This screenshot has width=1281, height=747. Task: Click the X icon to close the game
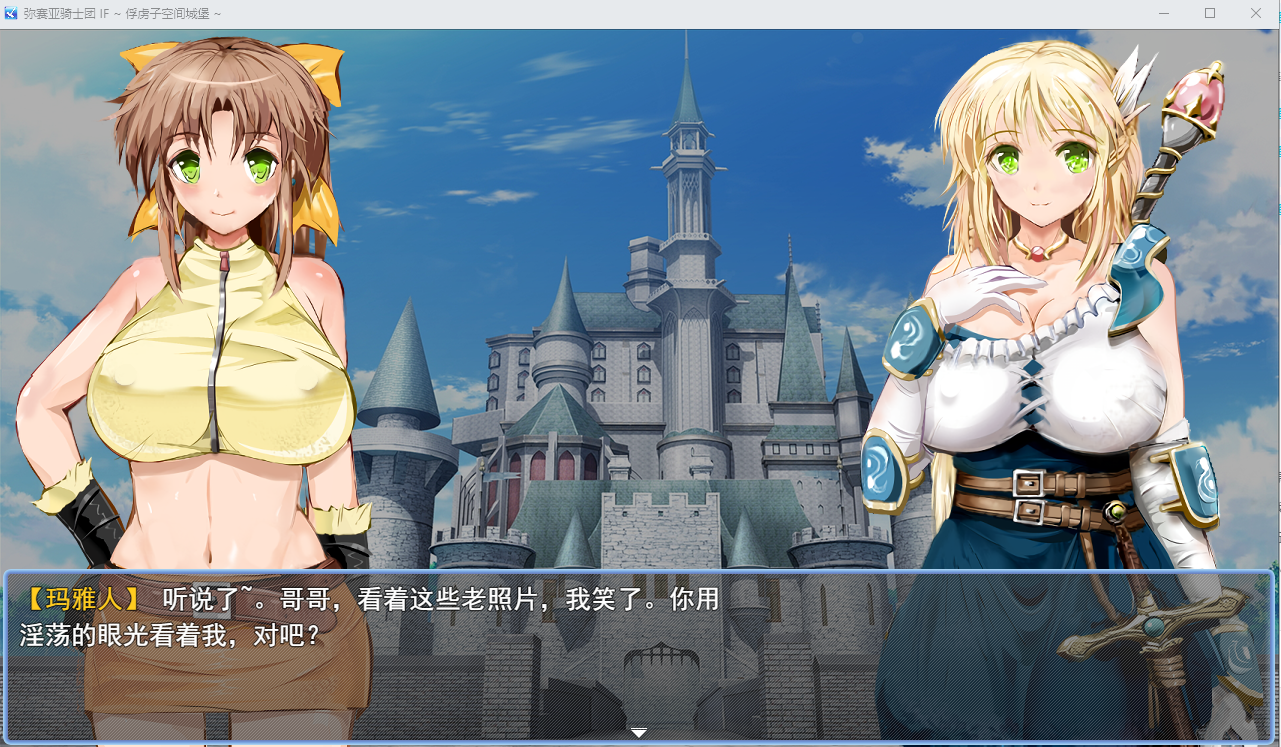tap(1255, 13)
